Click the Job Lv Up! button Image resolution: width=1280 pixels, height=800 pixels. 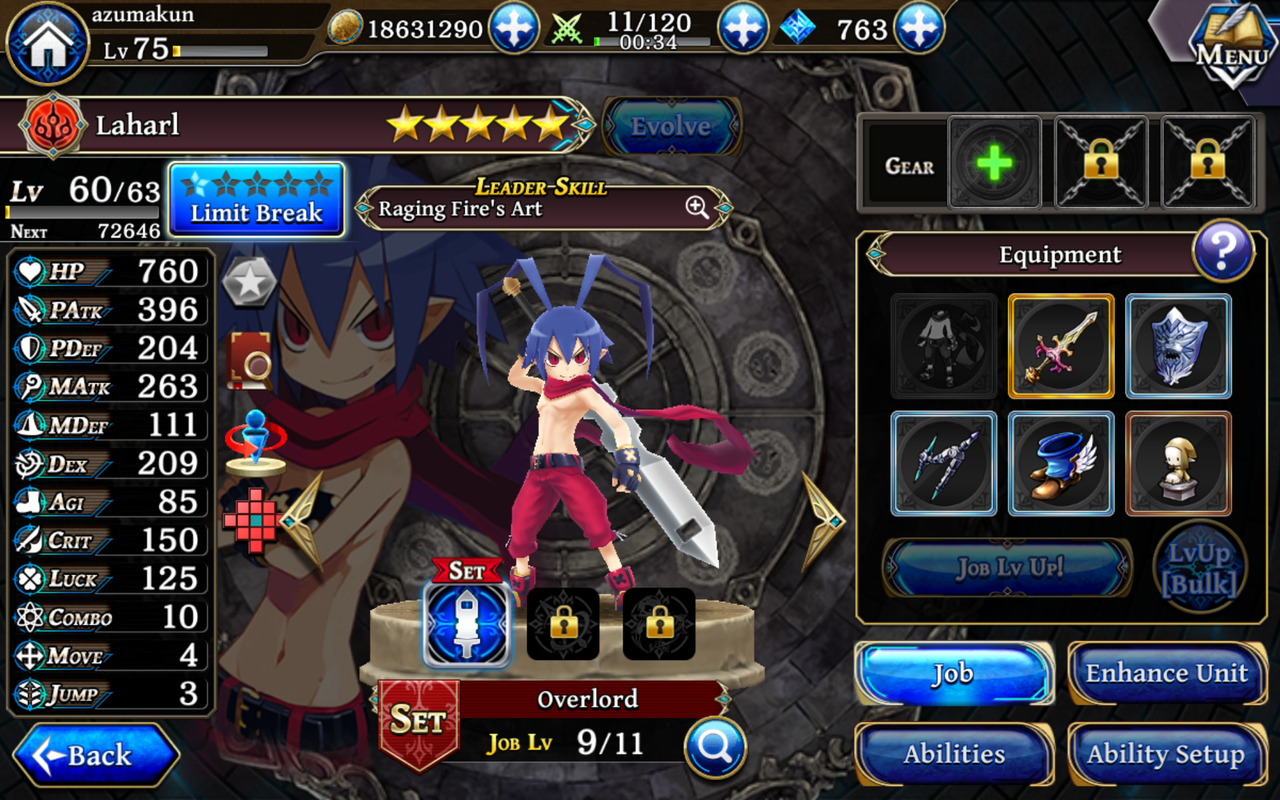1007,568
